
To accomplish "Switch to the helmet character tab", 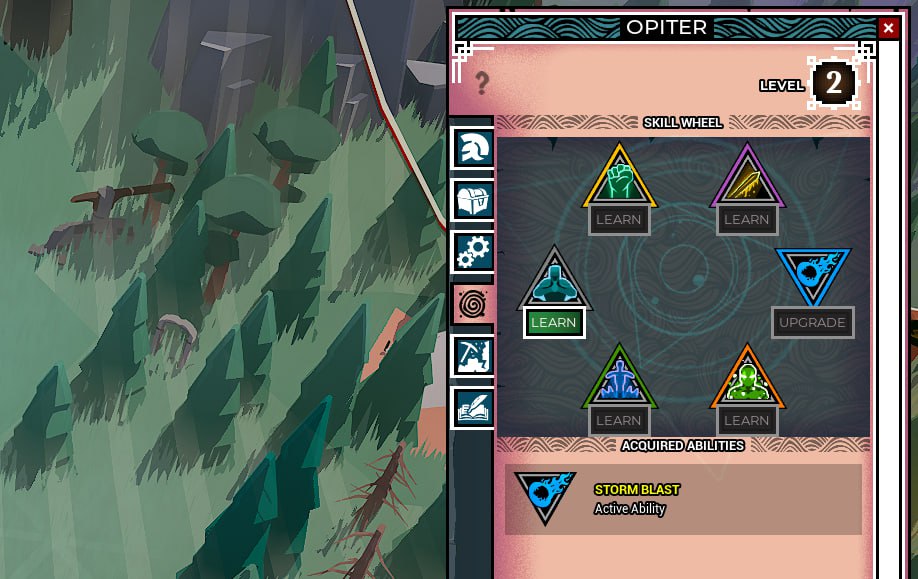I will point(472,148).
